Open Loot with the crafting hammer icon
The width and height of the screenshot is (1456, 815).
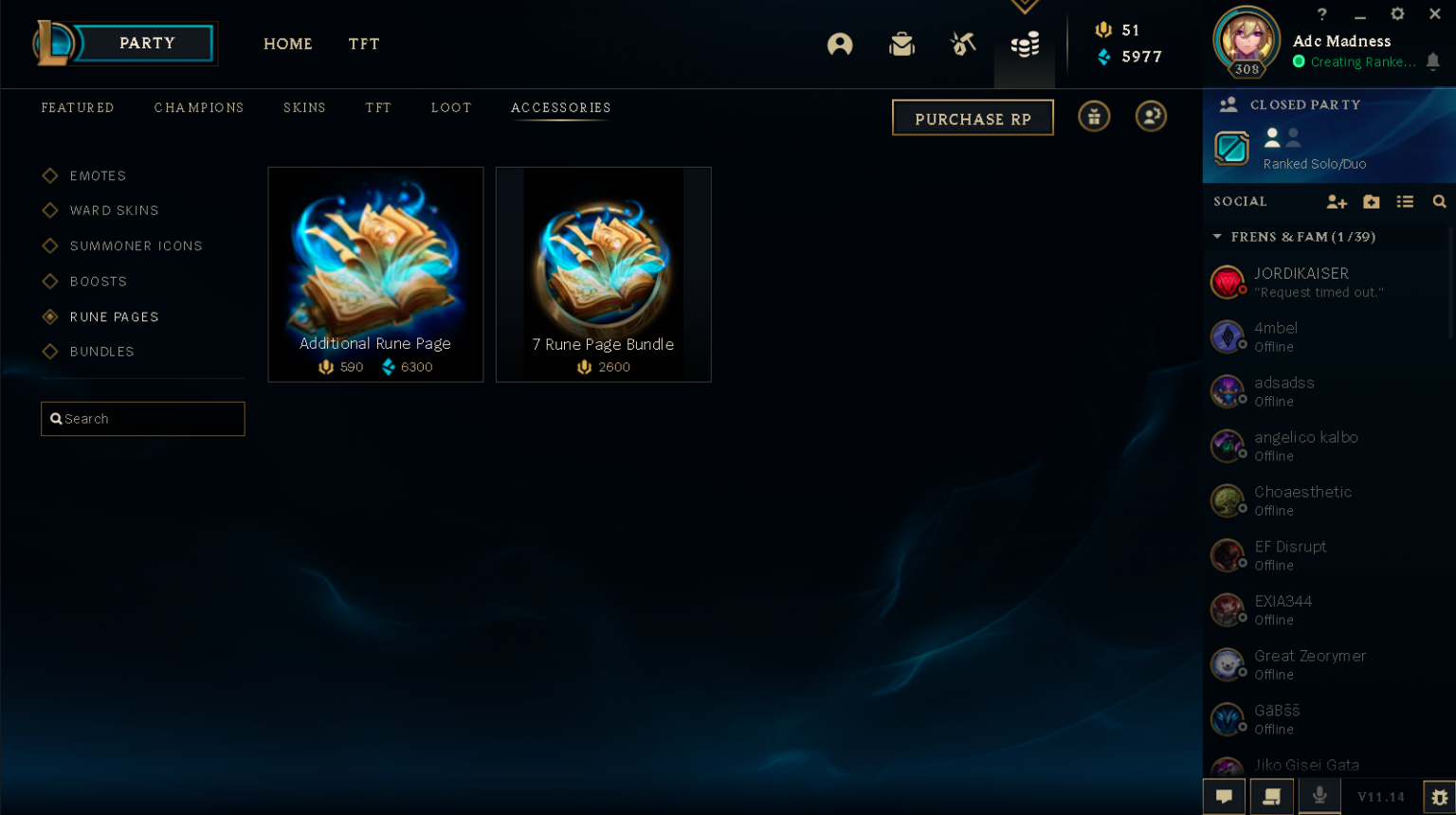pyautogui.click(x=962, y=44)
